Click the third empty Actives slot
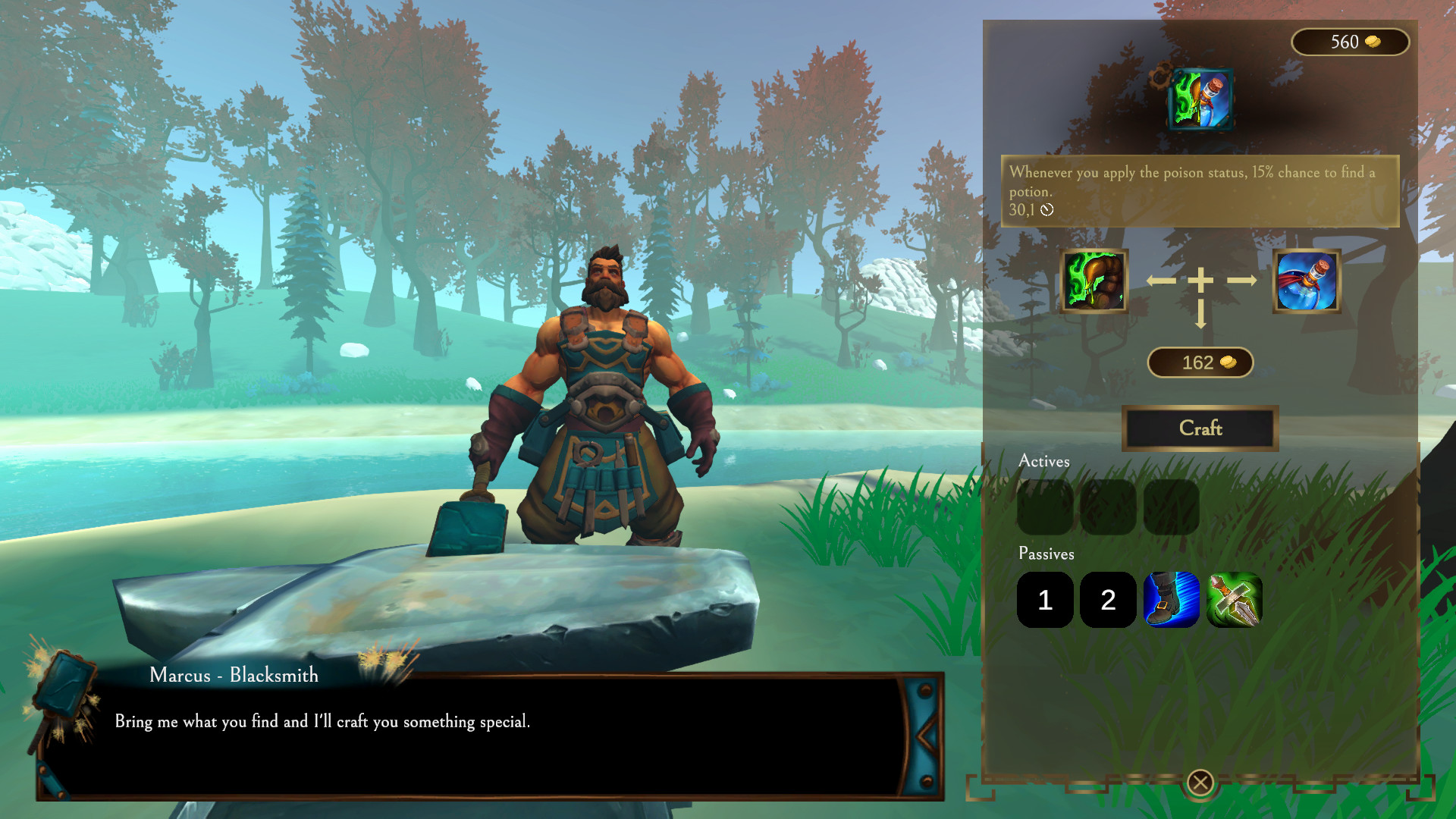 [x=1172, y=507]
